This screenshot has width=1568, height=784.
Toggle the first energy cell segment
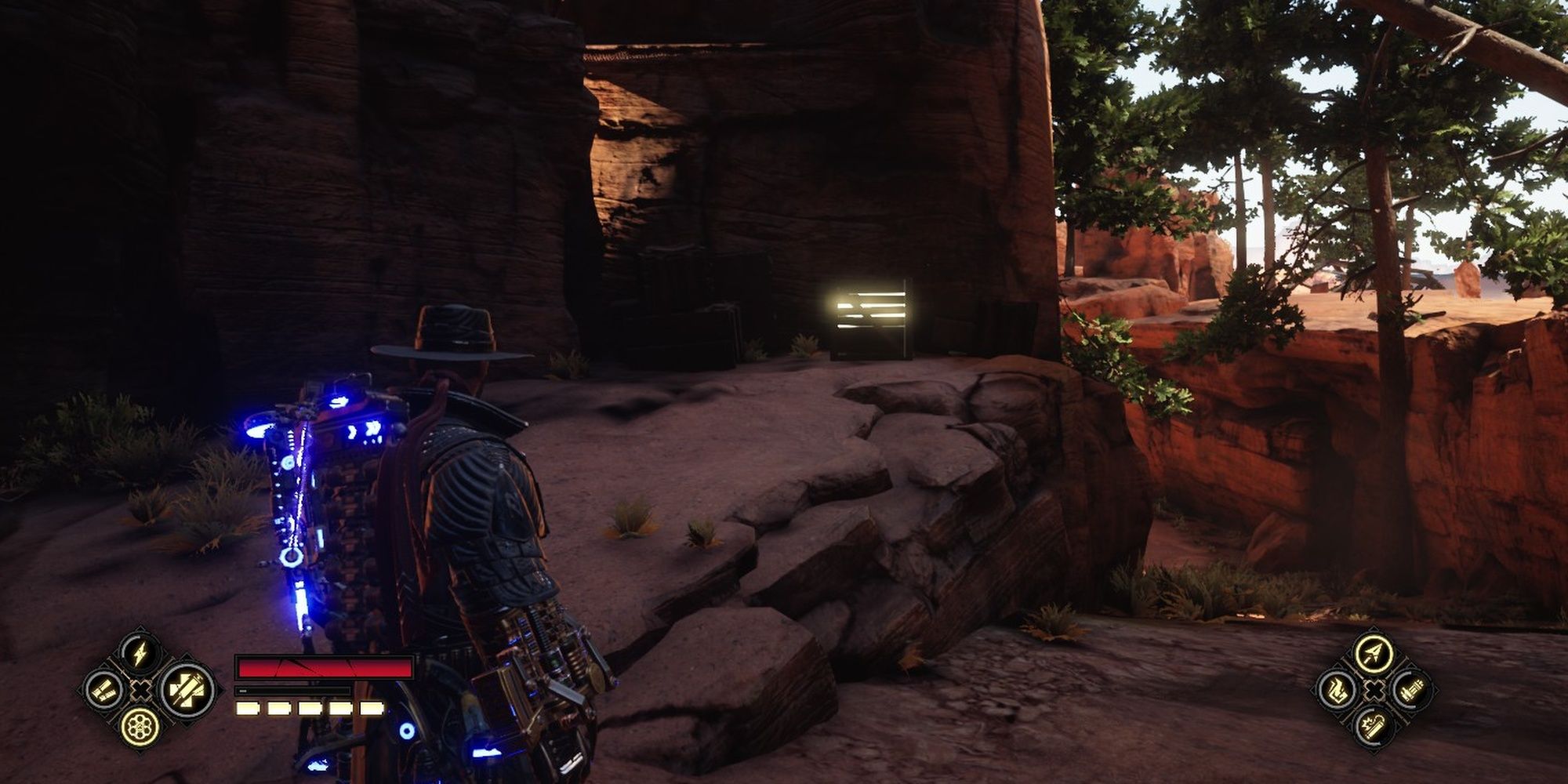point(248,708)
